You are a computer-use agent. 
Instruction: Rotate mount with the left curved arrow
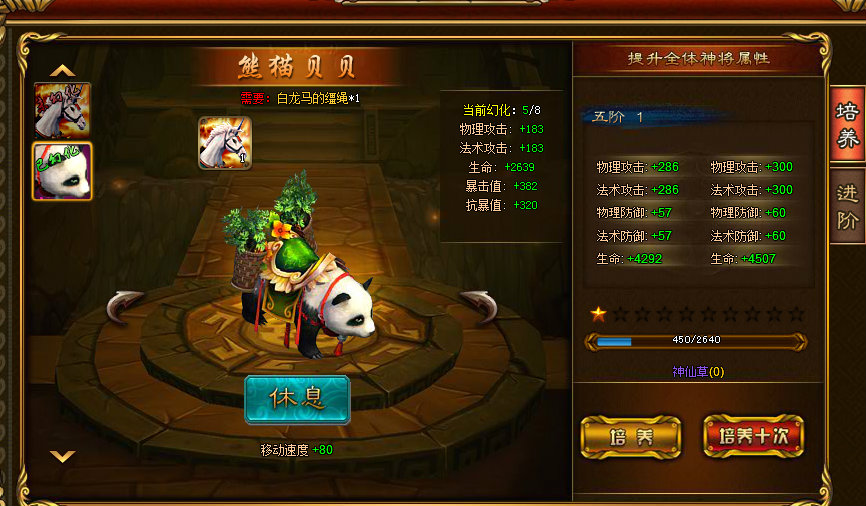click(126, 306)
